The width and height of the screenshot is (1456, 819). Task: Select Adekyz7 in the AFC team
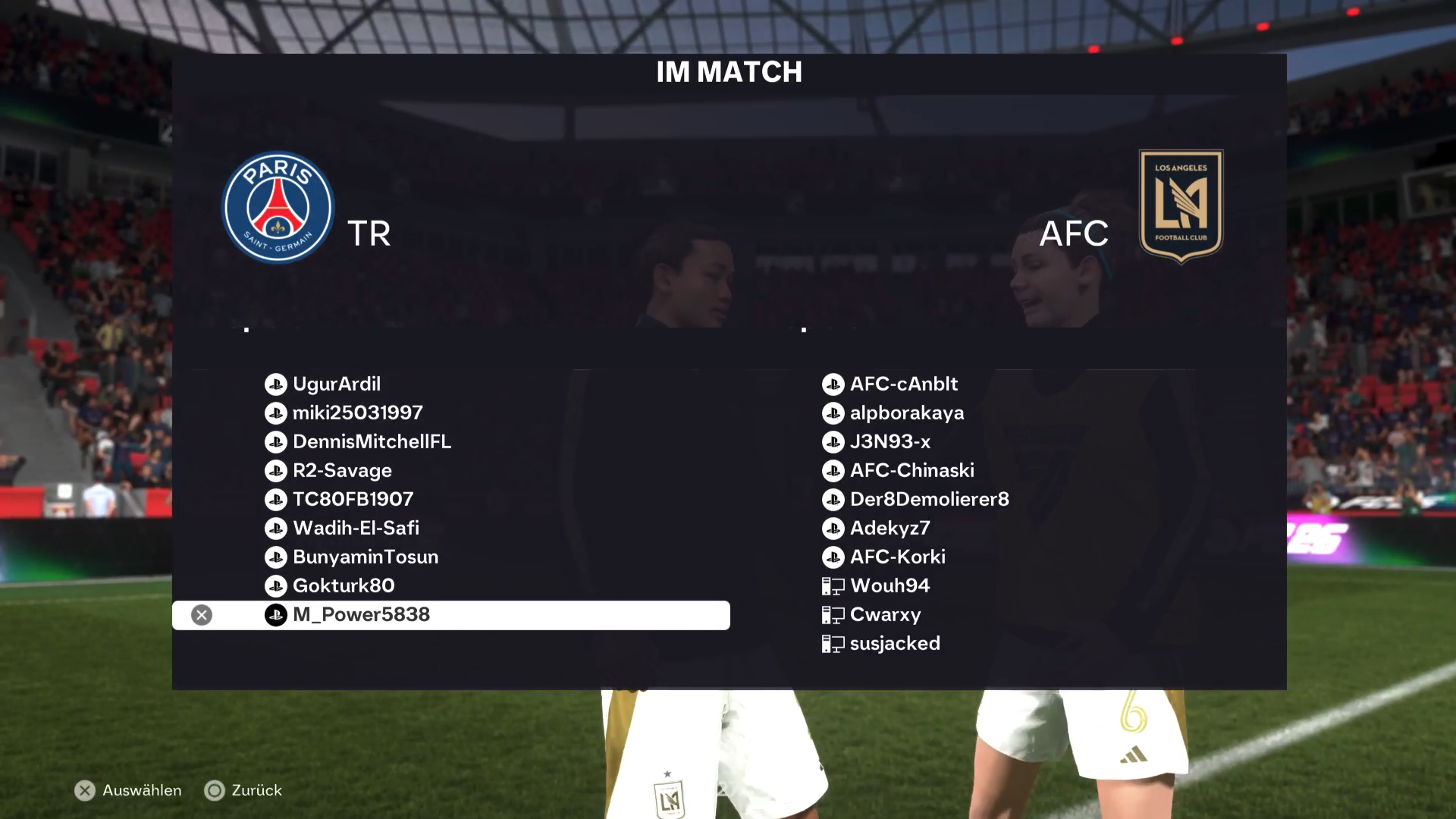coord(890,529)
